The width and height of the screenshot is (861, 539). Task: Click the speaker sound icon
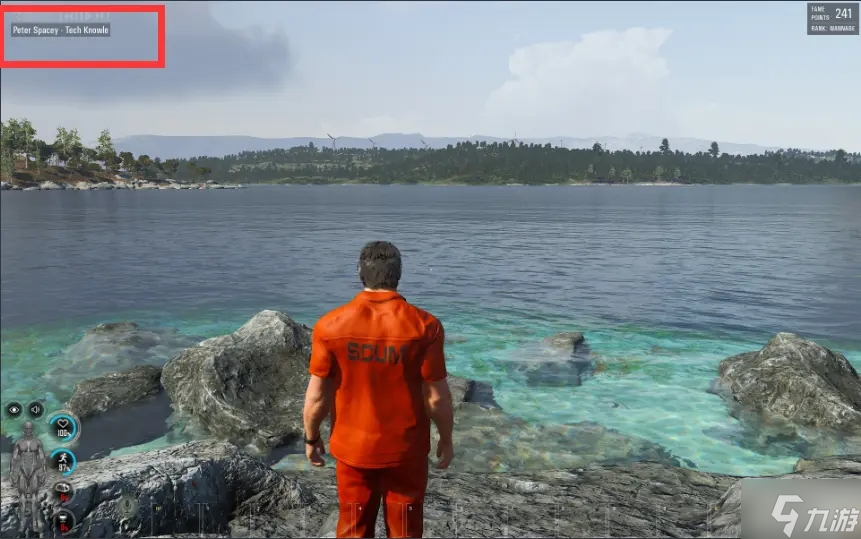pos(36,409)
